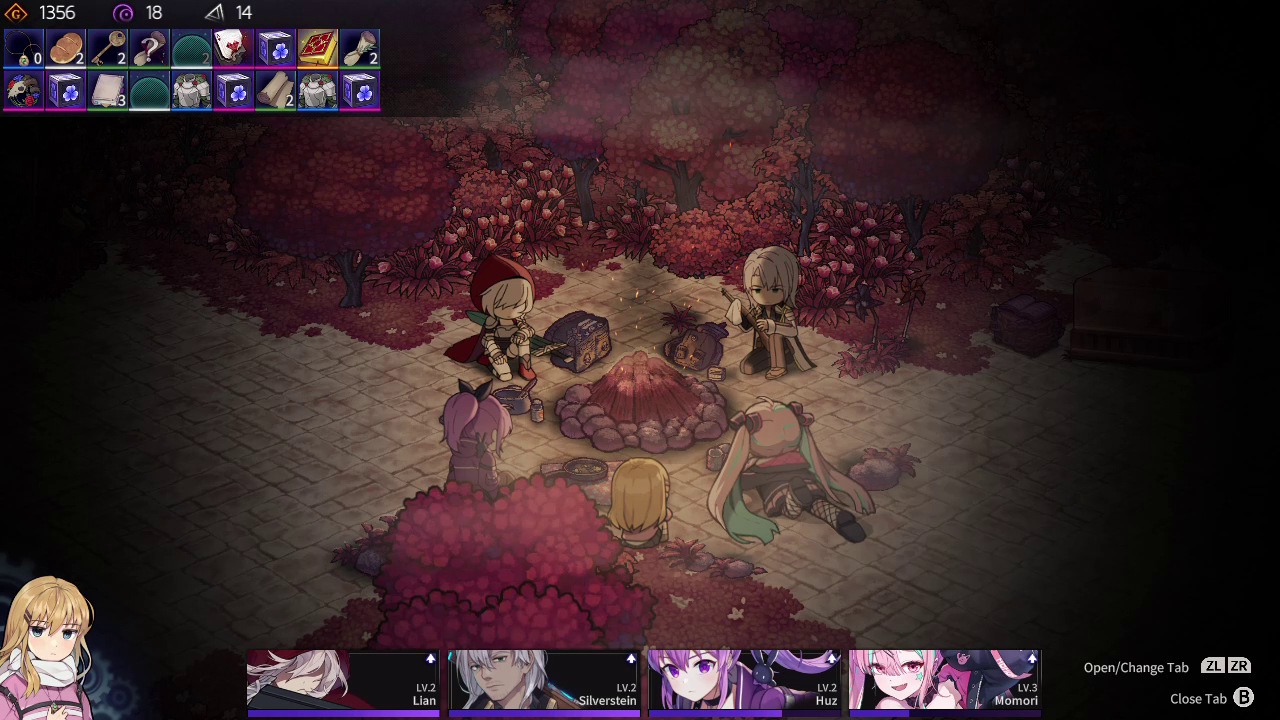Image resolution: width=1280 pixels, height=720 pixels.
Task: Open Momori's party member card
Action: (x=944, y=680)
